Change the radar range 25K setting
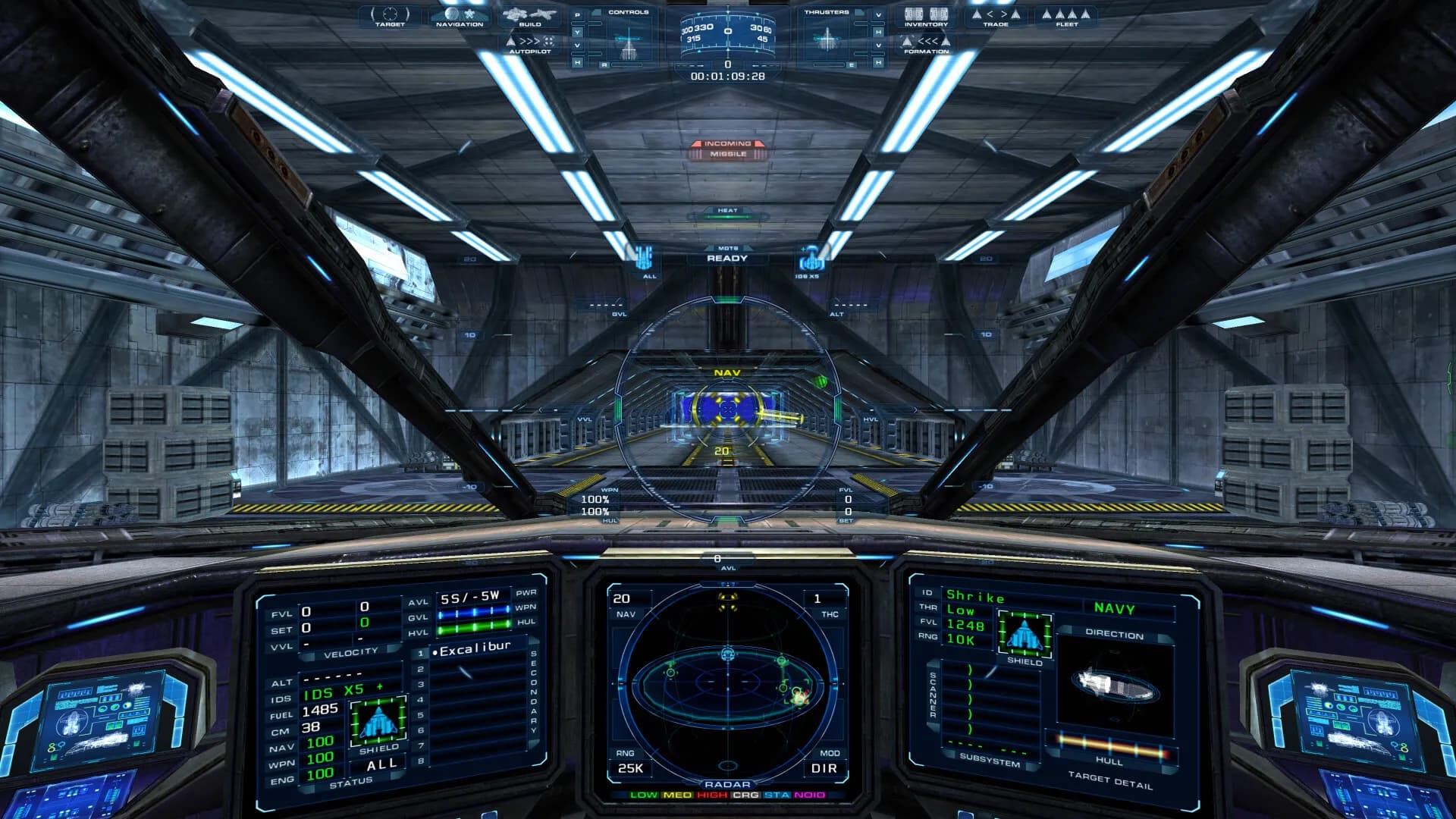This screenshot has height=819, width=1456. 630,768
